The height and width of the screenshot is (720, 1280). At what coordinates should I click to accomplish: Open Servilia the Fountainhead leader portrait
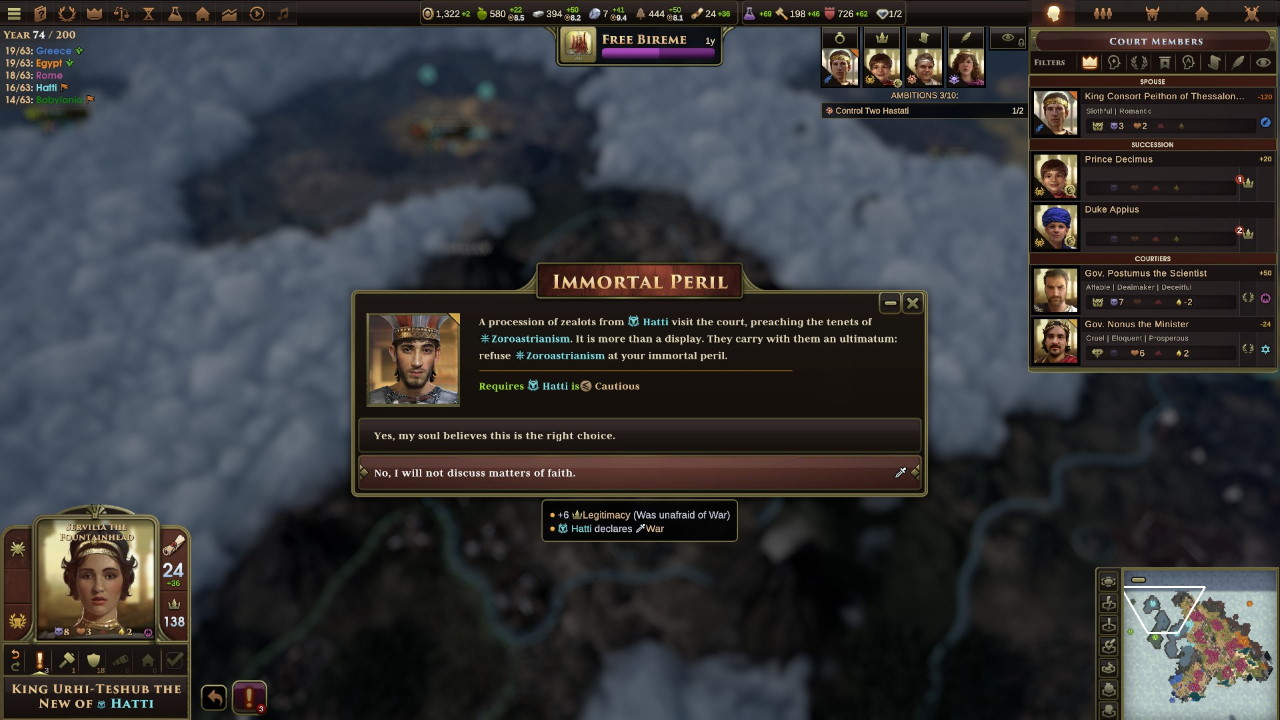pos(97,580)
